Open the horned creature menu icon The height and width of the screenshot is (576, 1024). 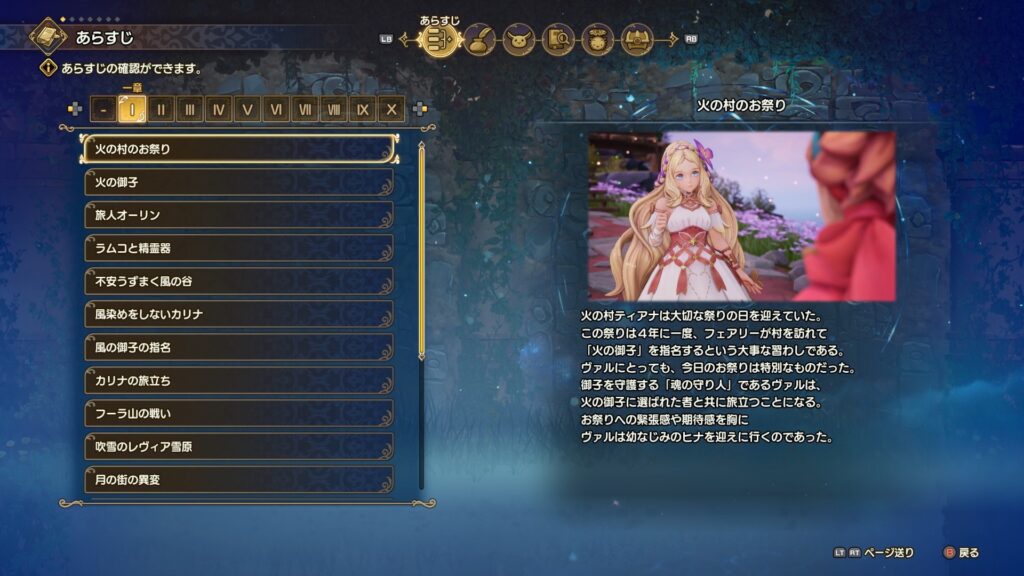pos(519,40)
